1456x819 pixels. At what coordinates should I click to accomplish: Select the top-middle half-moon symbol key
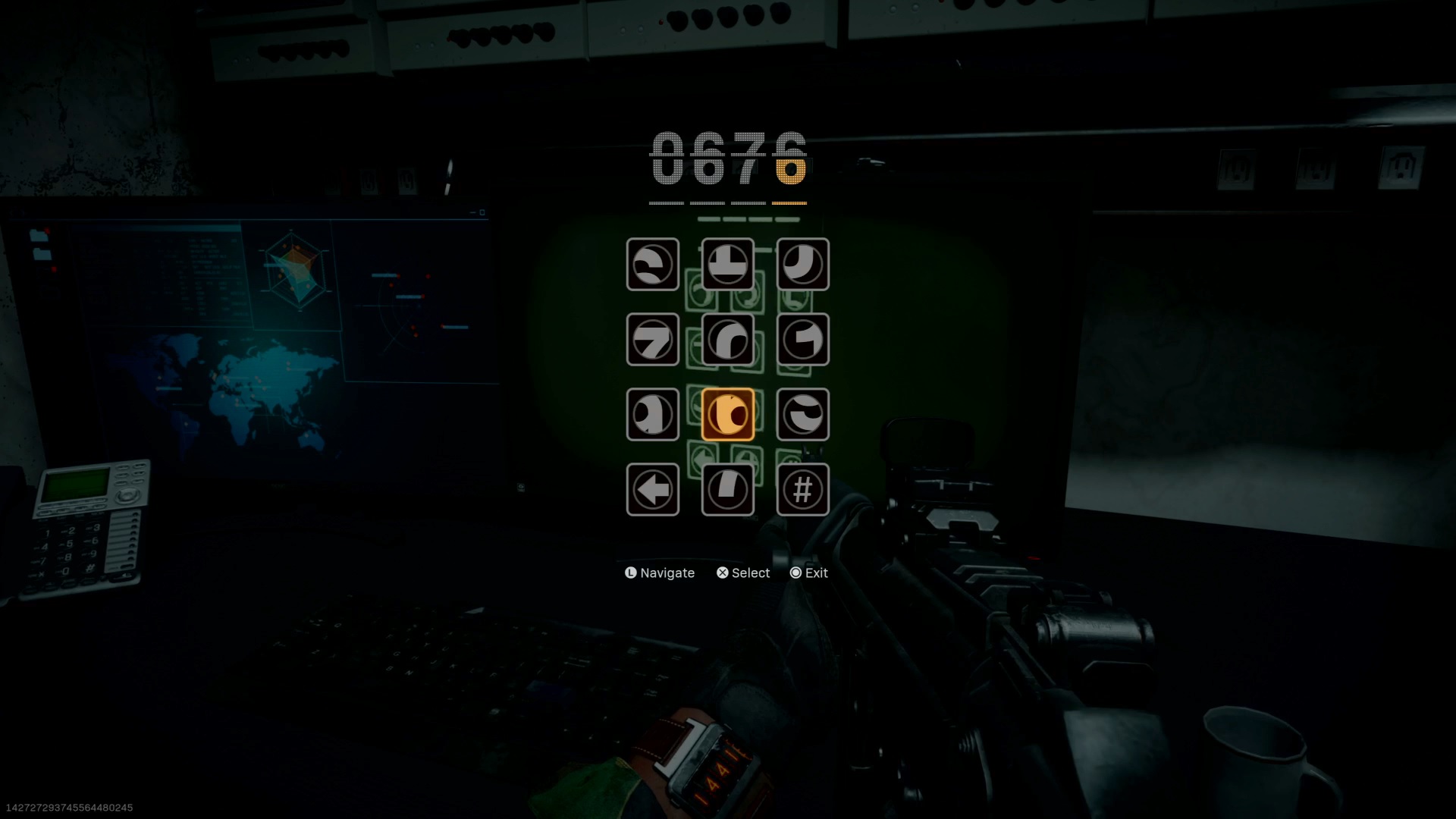tap(727, 265)
